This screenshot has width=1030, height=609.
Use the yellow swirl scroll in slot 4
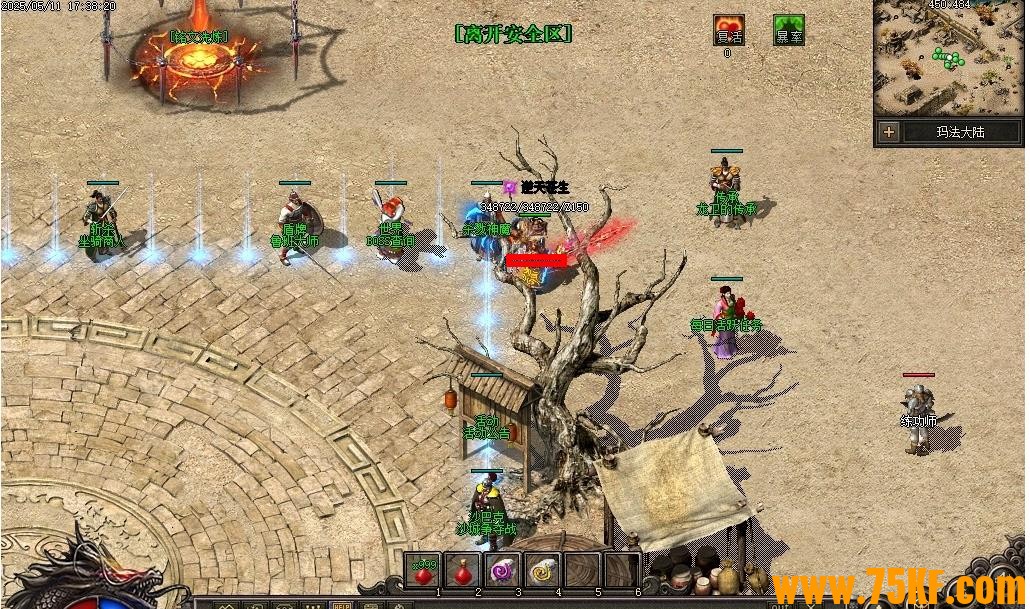pos(541,571)
